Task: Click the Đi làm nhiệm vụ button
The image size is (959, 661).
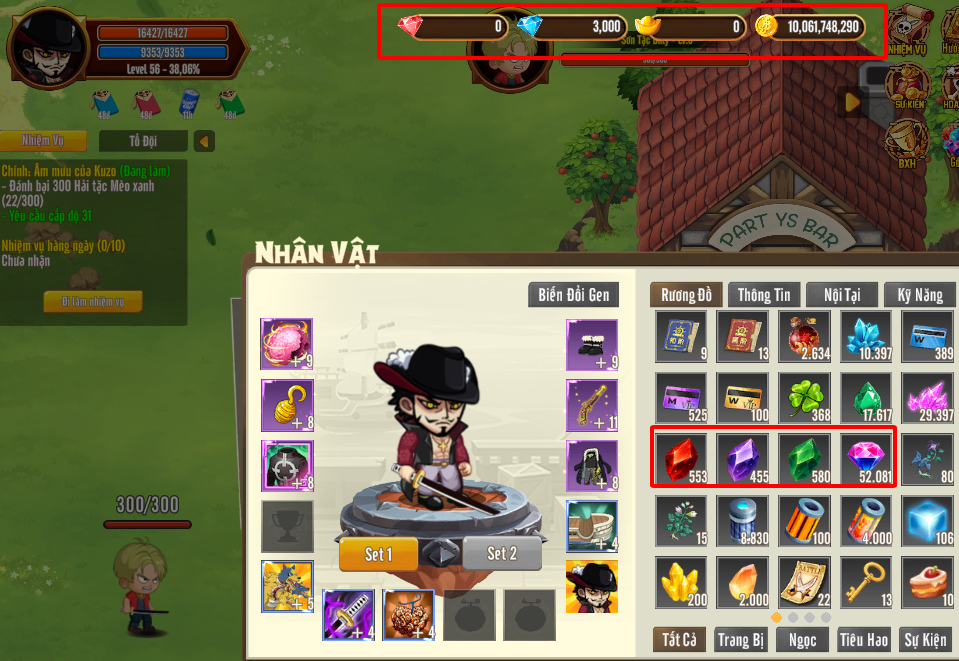Action: 93,302
